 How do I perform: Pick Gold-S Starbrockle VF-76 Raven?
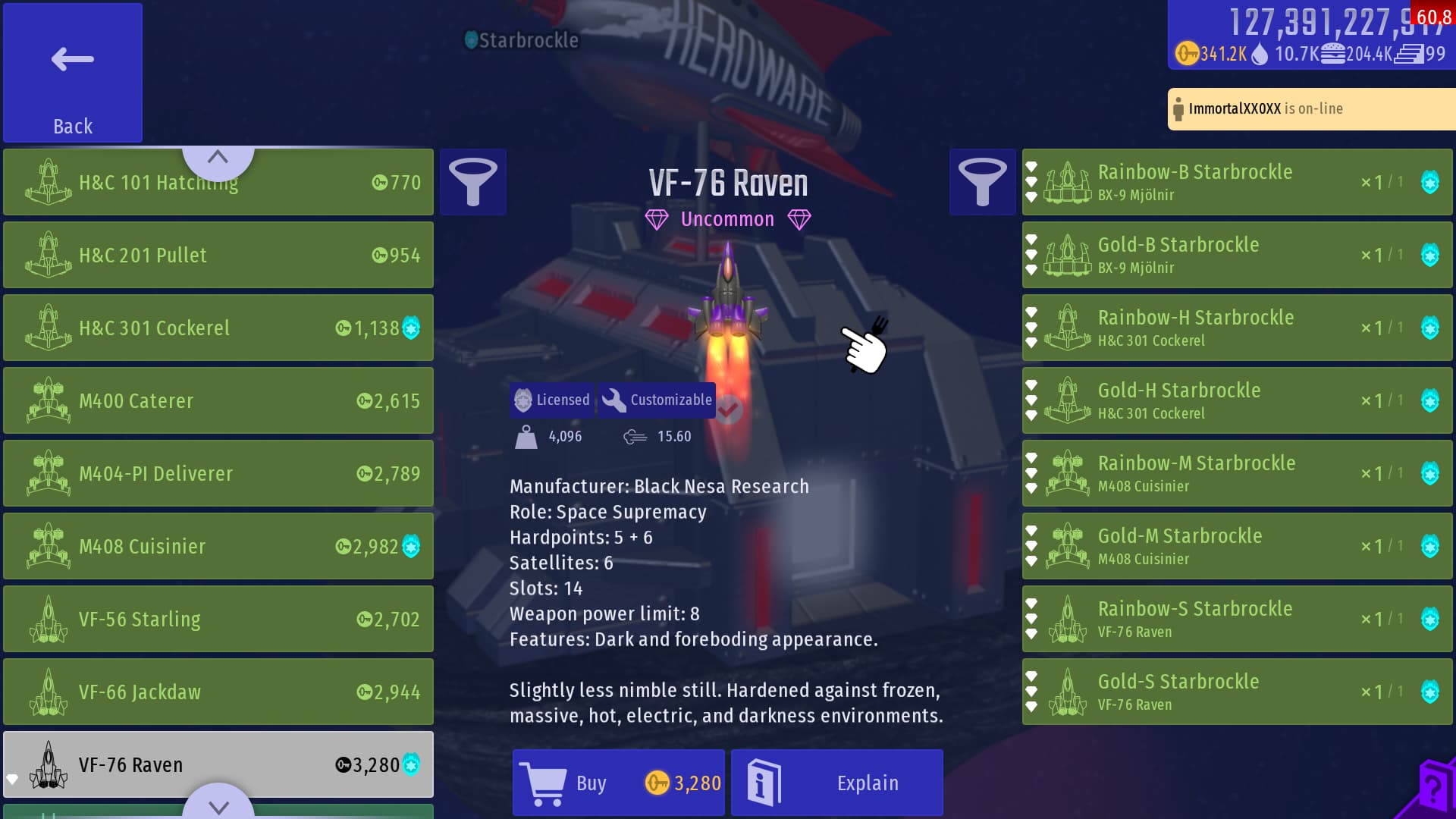coord(1236,692)
